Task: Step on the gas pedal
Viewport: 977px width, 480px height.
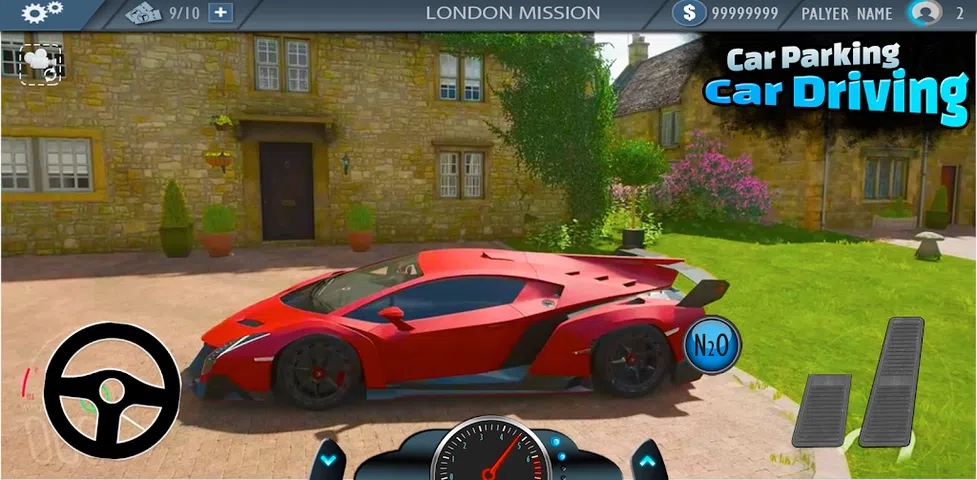Action: [x=891, y=380]
